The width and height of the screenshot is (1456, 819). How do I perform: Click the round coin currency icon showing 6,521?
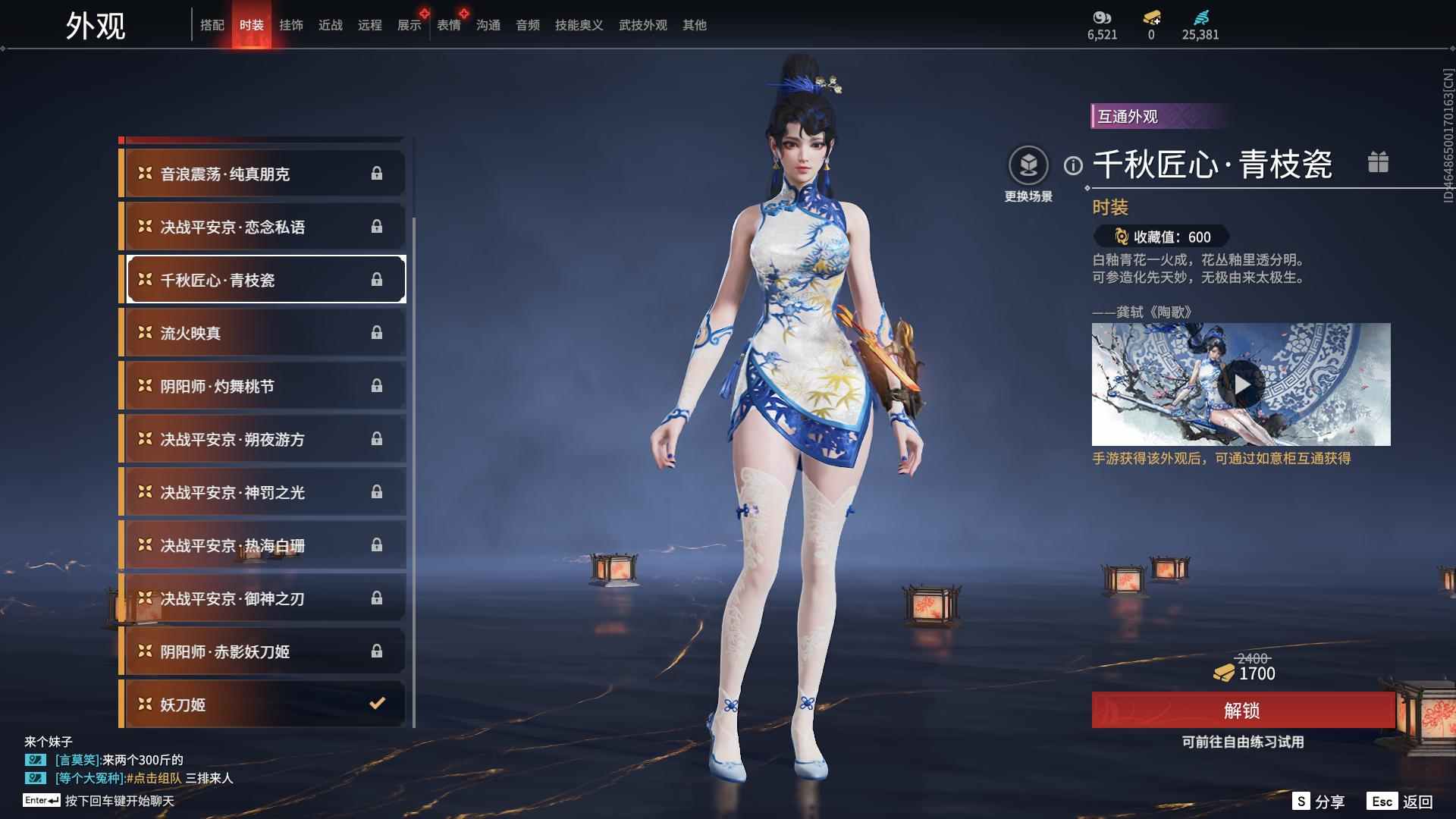tap(1101, 18)
